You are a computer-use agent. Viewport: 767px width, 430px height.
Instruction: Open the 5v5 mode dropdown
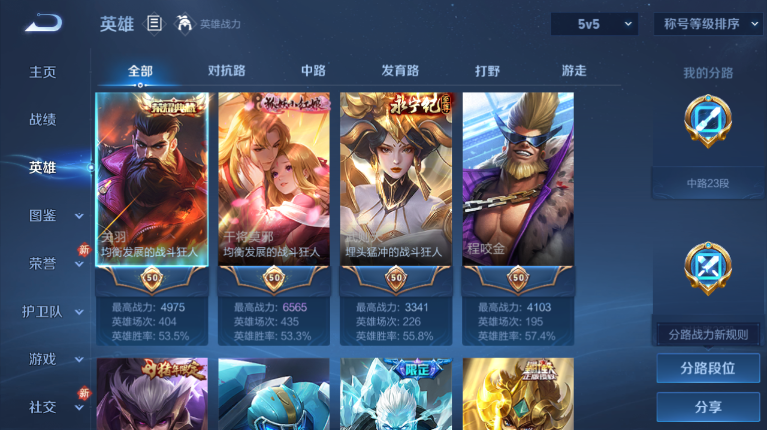(594, 24)
